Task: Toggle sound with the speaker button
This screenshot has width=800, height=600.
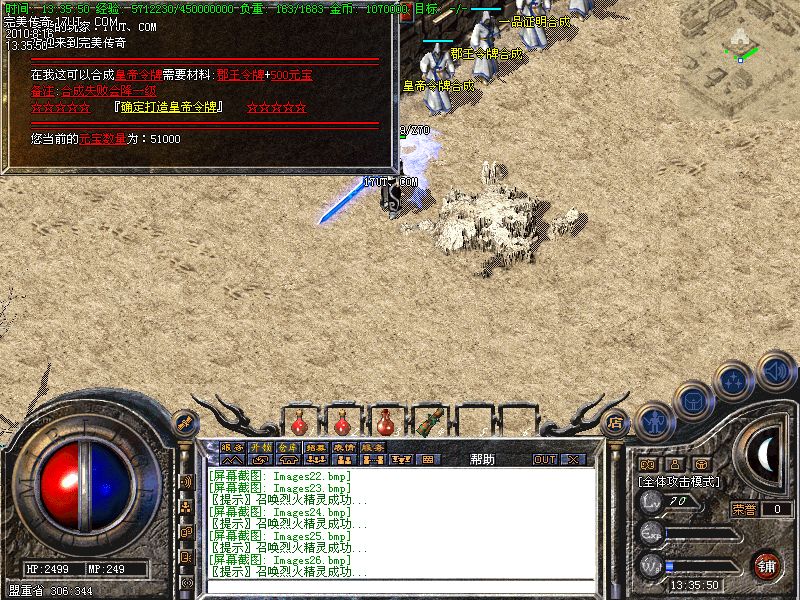Action: [774, 371]
